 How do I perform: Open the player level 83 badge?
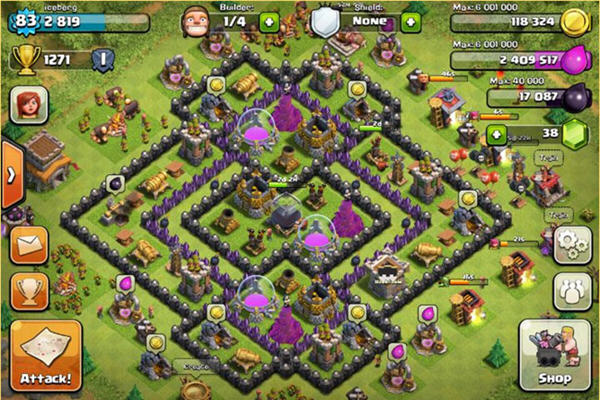click(21, 19)
